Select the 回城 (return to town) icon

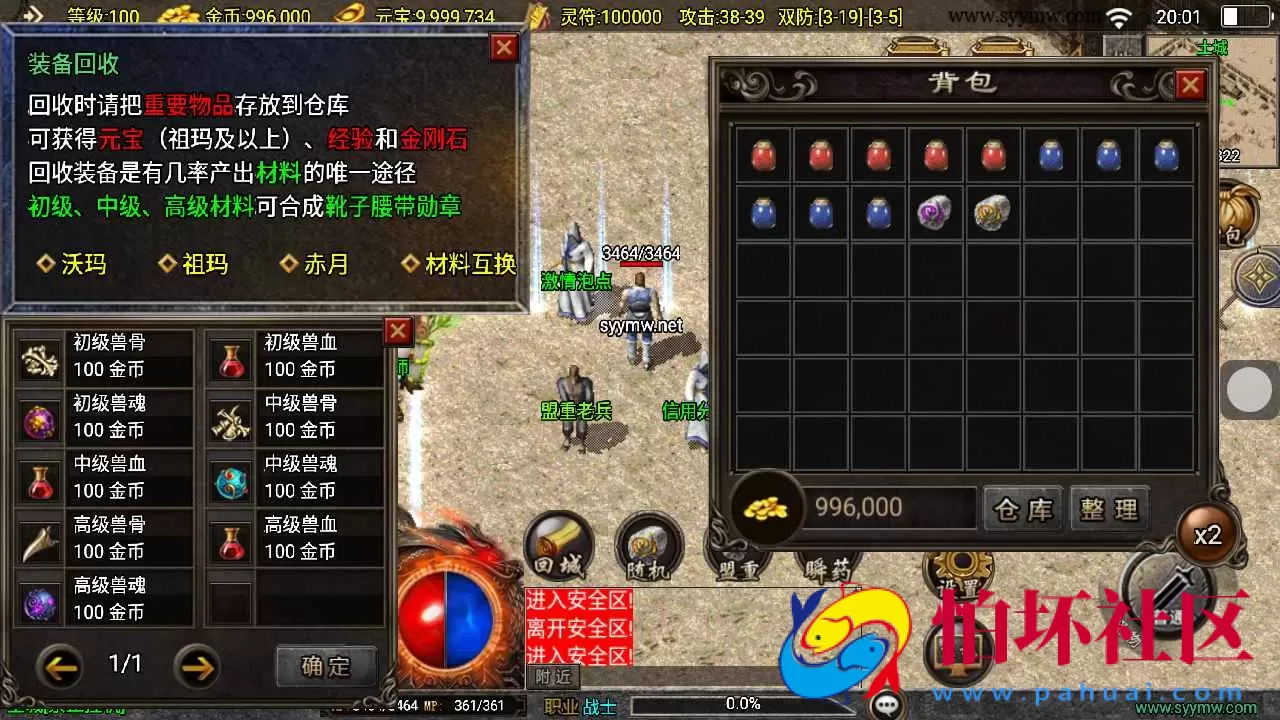tap(558, 545)
